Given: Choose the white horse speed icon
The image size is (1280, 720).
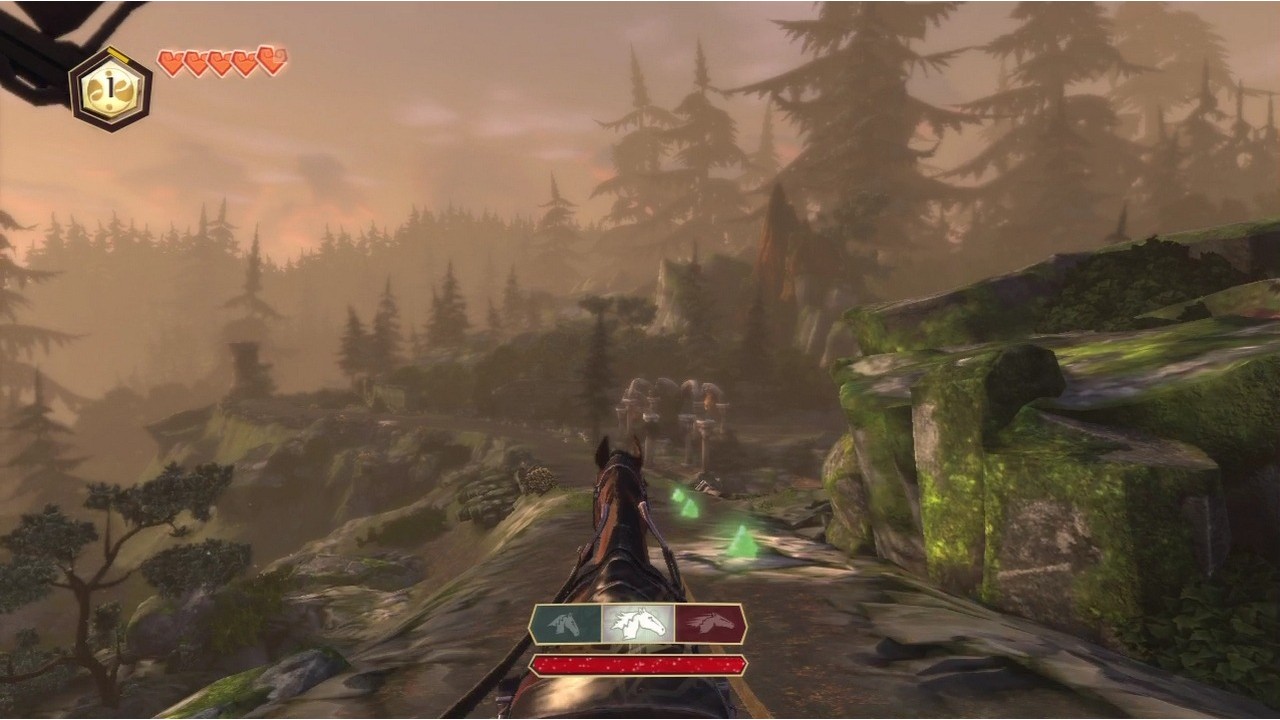Looking at the screenshot, I should click(x=638, y=624).
